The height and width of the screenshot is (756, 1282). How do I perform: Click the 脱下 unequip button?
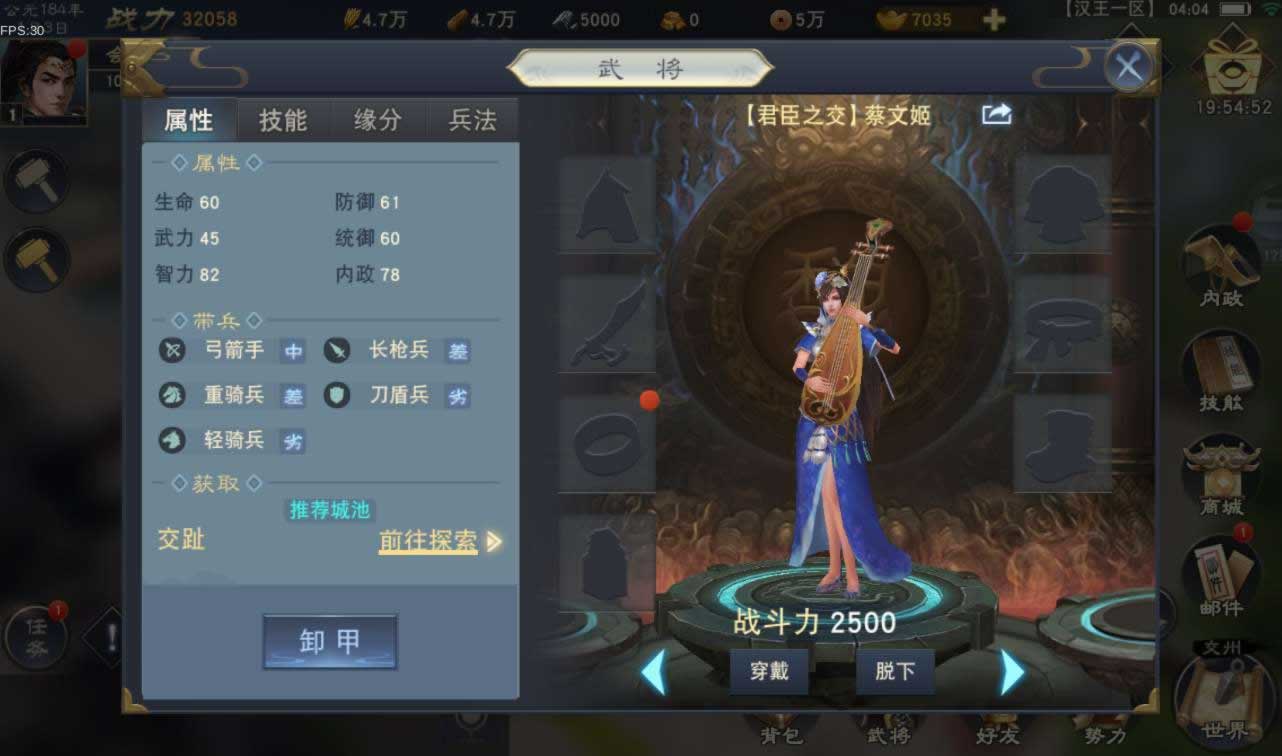pyautogui.click(x=895, y=671)
